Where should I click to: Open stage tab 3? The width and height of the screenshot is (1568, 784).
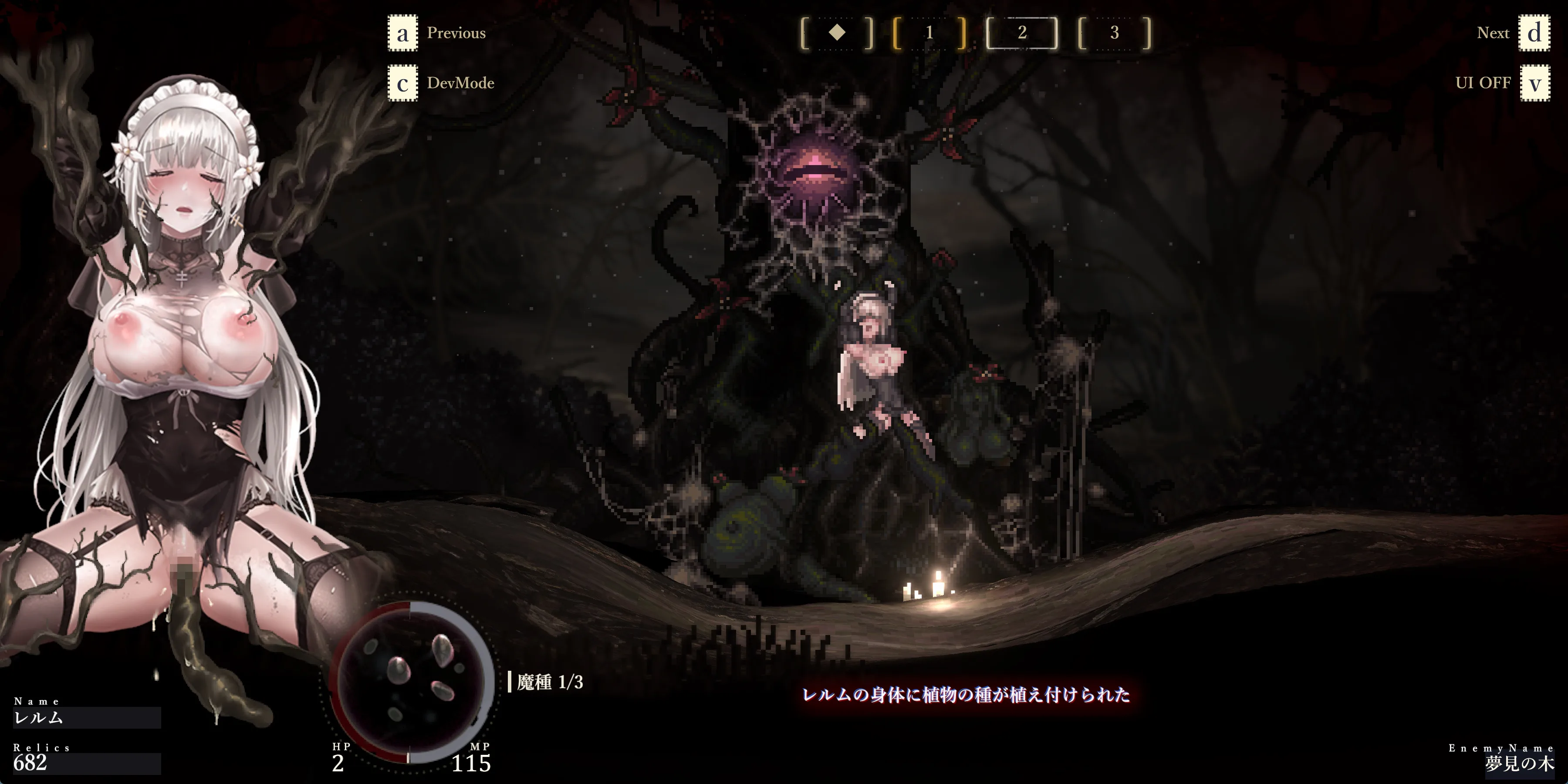(x=1114, y=33)
